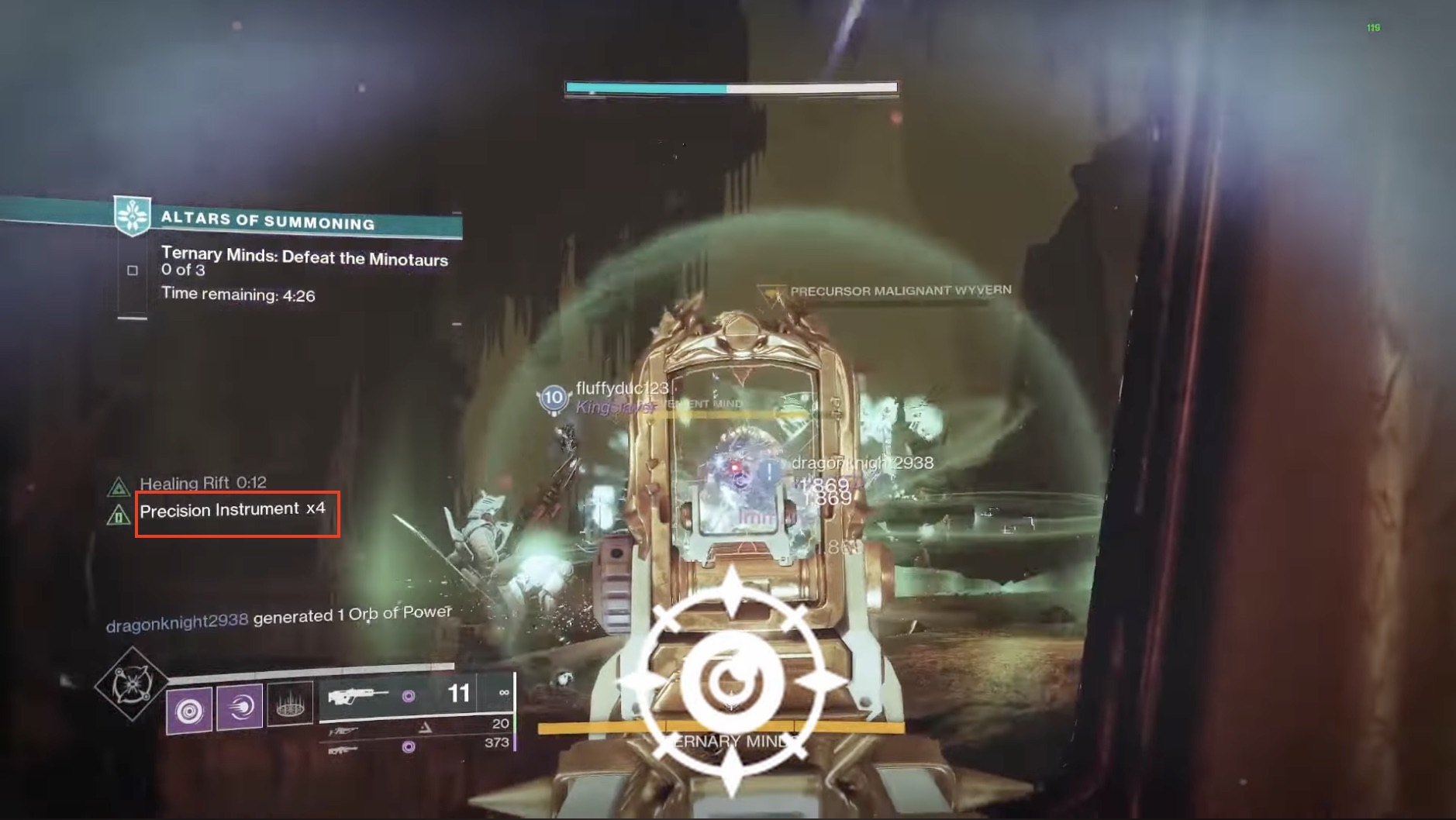Click the Healing Rift buff warning icon
Image resolution: width=1456 pixels, height=820 pixels.
[119, 484]
